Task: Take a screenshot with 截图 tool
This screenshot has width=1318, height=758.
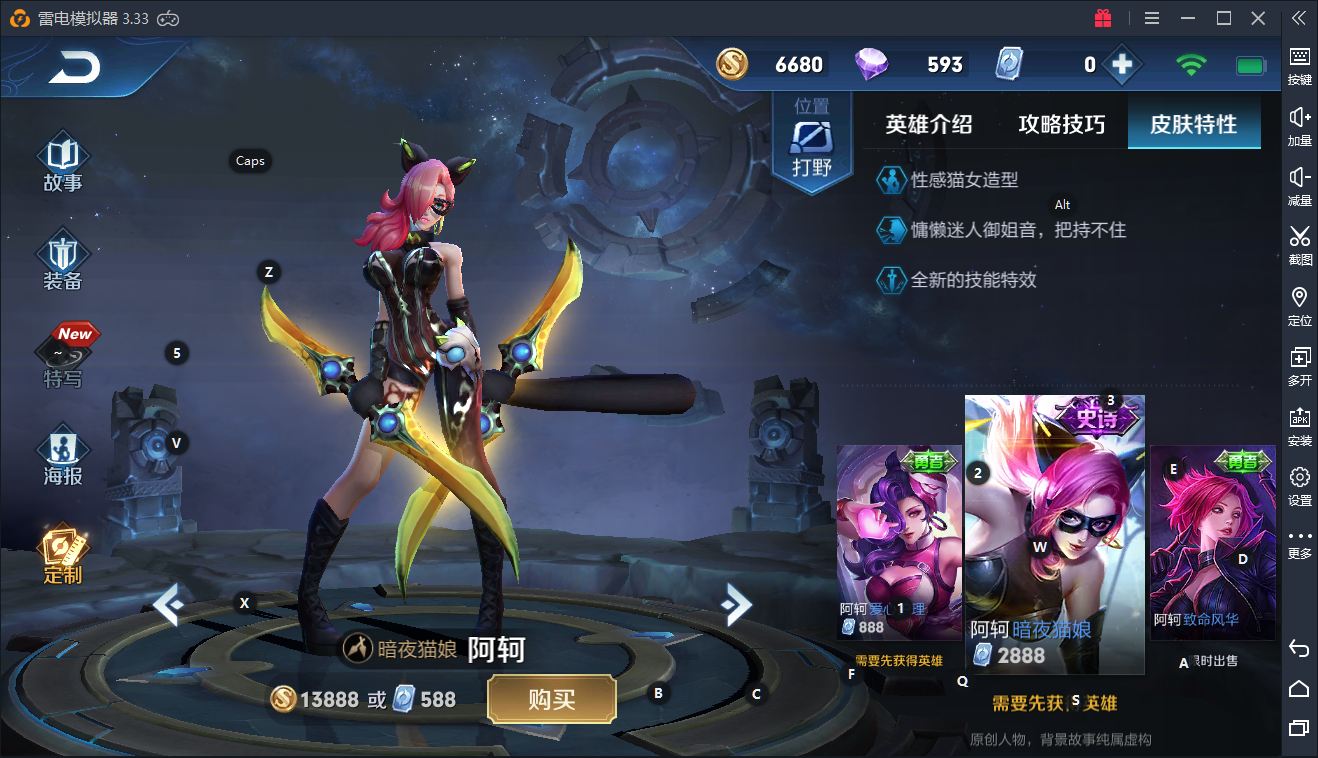Action: pyautogui.click(x=1299, y=244)
